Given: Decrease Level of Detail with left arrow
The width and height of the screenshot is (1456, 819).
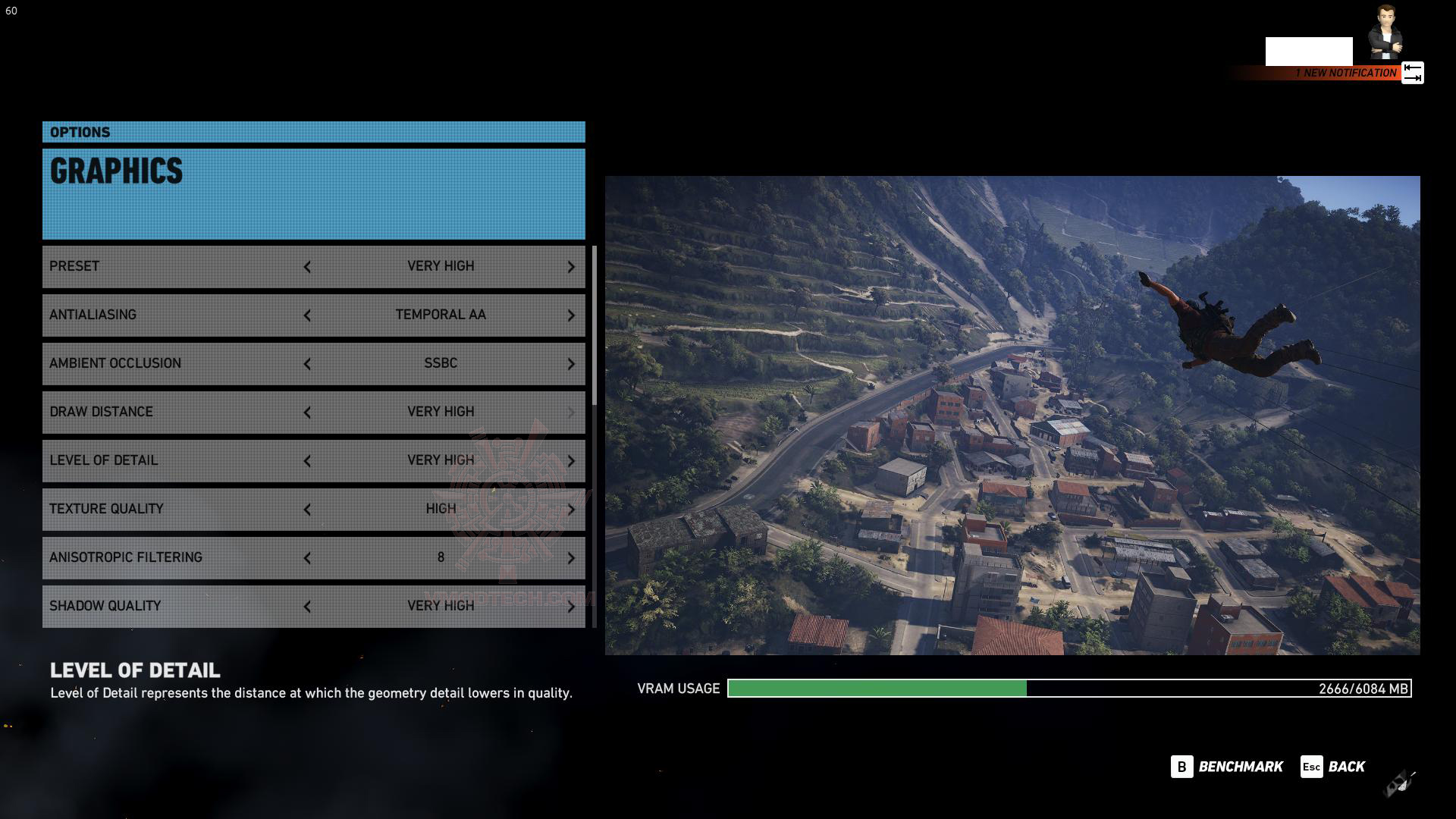Looking at the screenshot, I should [x=307, y=461].
